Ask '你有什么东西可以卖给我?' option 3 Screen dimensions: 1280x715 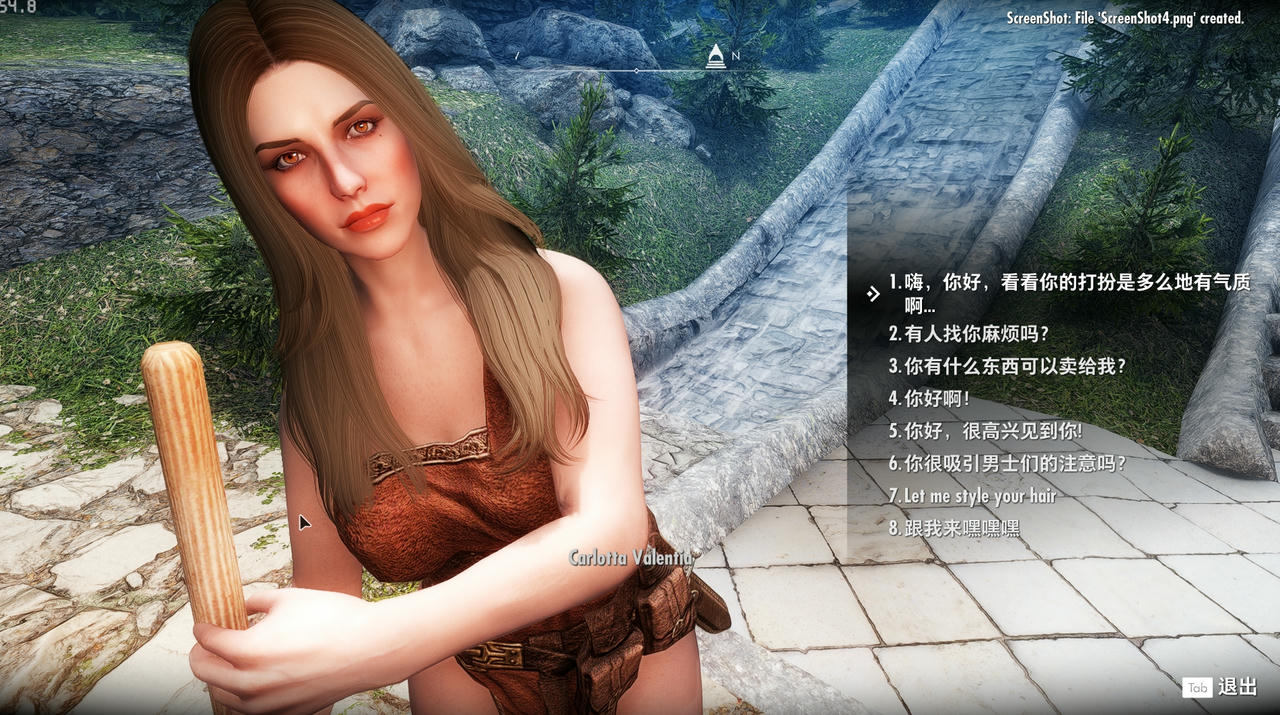click(x=1007, y=367)
